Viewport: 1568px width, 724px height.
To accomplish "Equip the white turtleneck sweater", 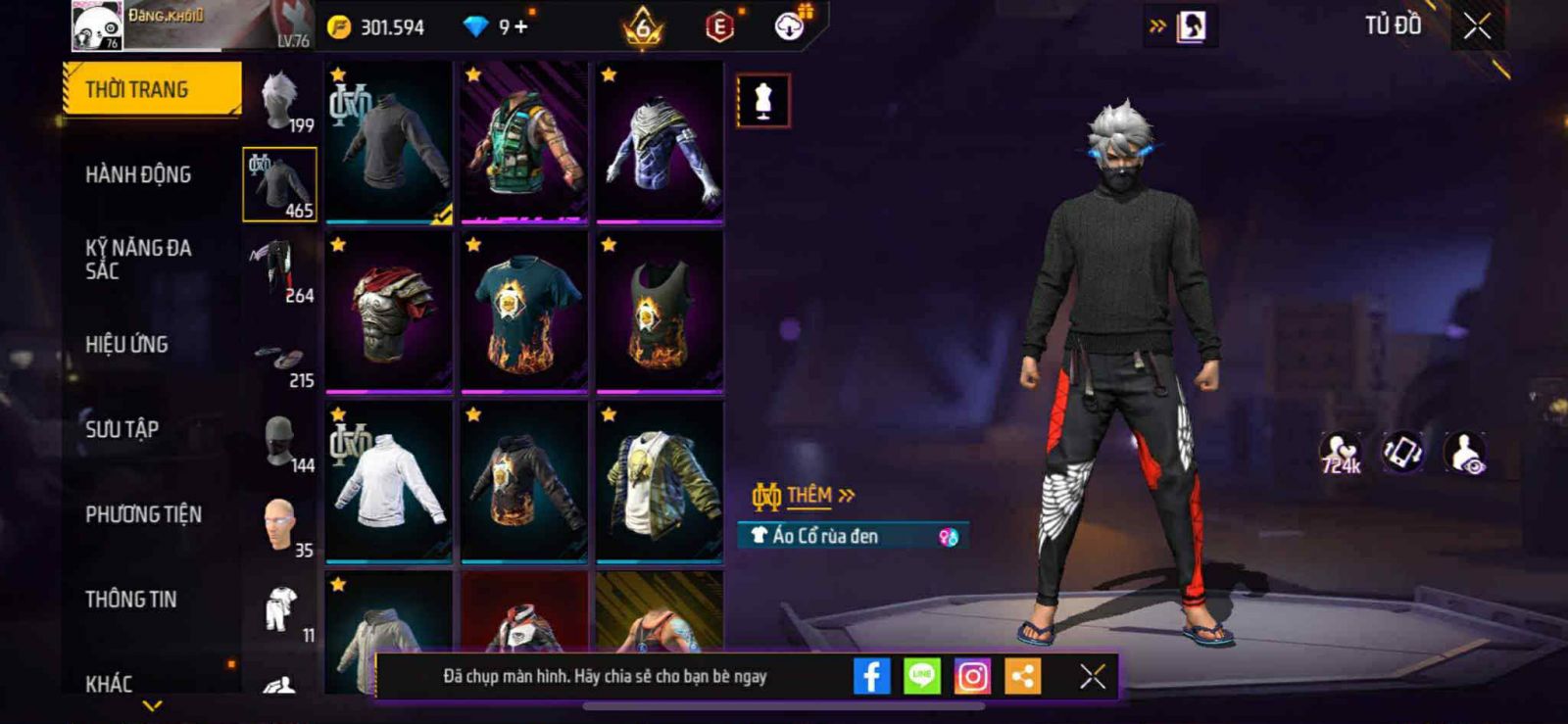I will tap(389, 482).
